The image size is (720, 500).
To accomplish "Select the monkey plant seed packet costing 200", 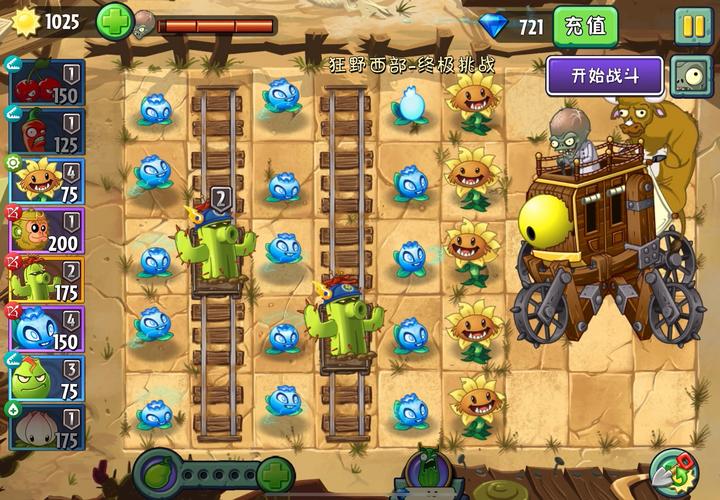I will 45,230.
